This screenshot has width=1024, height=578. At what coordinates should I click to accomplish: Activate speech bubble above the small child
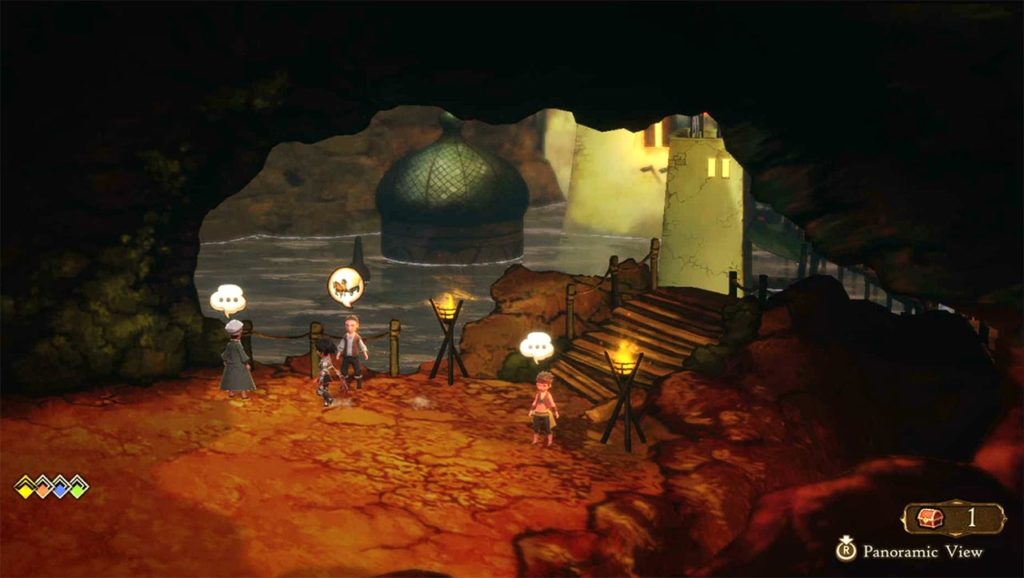point(537,346)
